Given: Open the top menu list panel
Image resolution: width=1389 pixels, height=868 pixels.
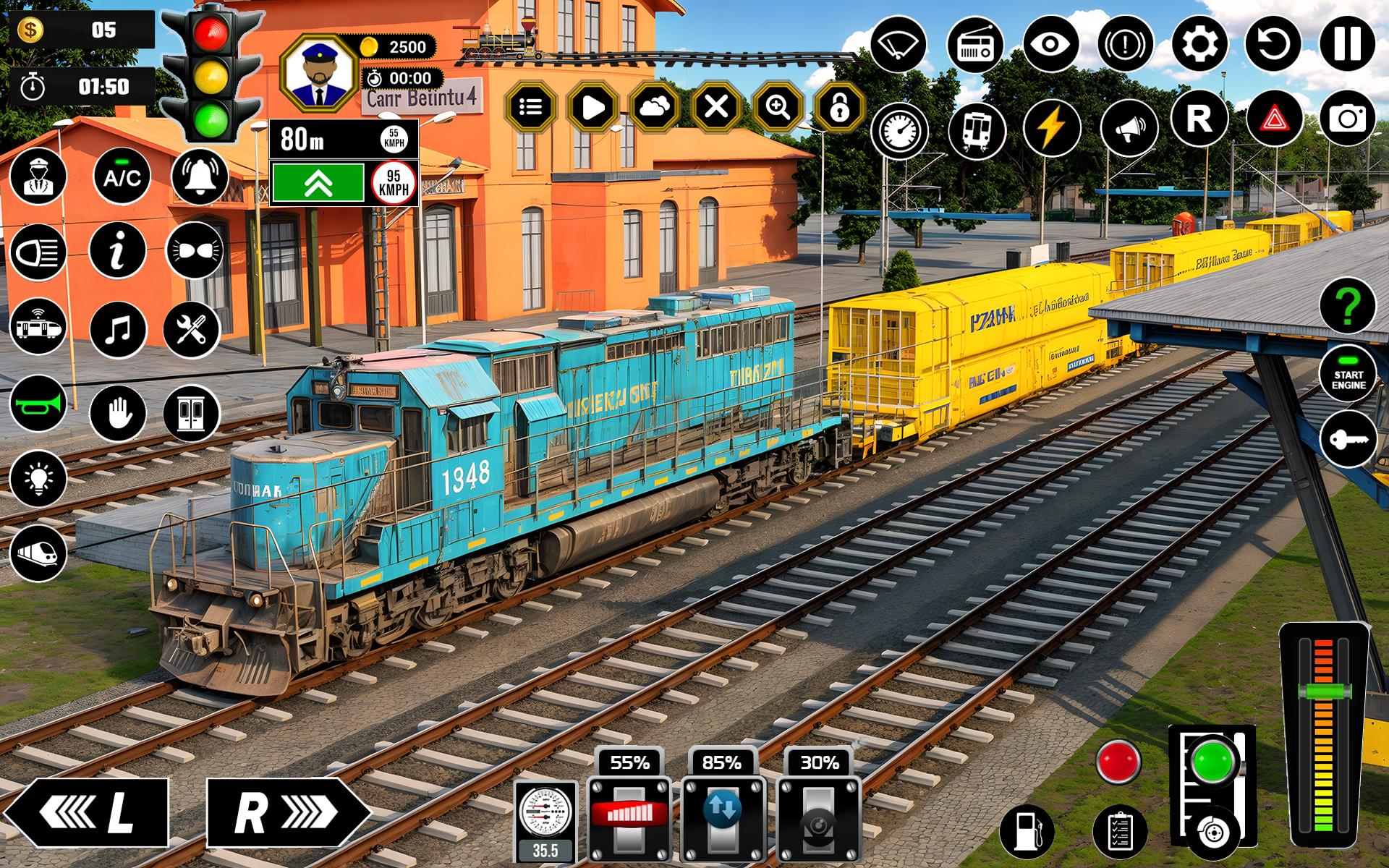Looking at the screenshot, I should tap(532, 106).
